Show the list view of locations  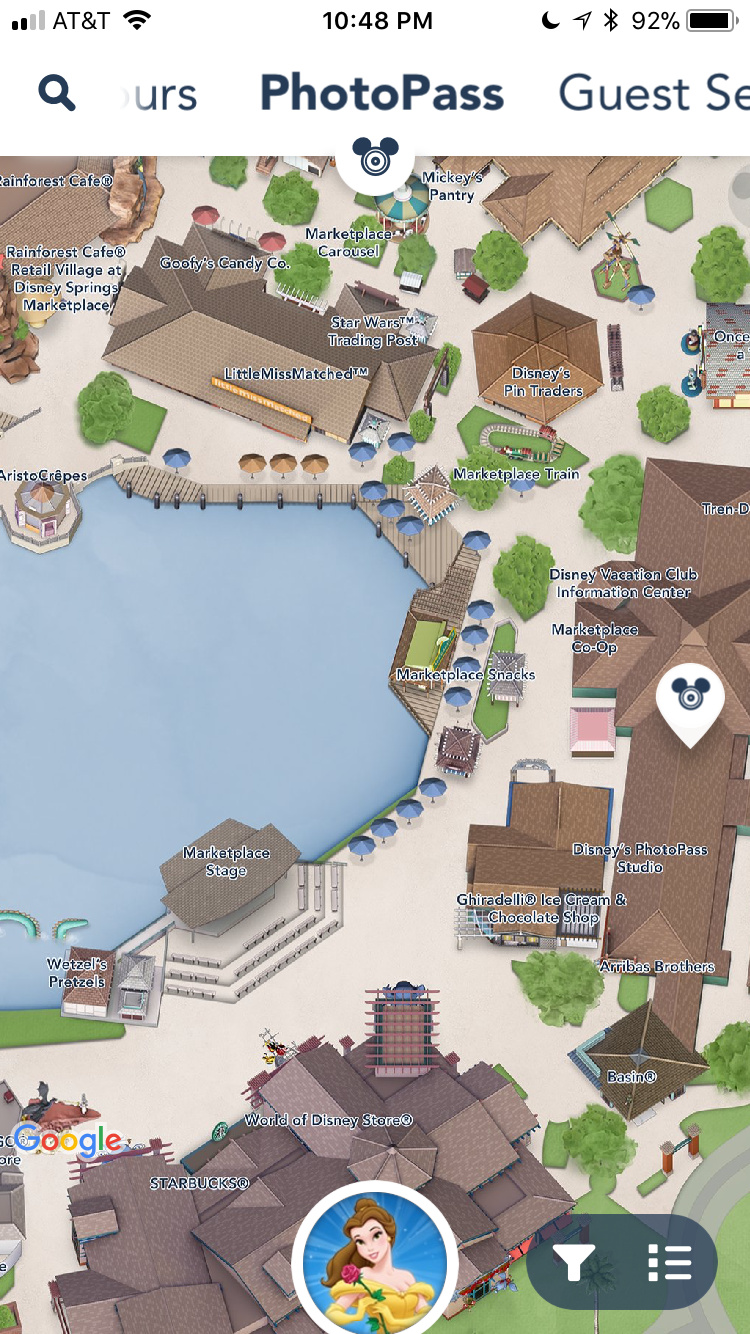click(x=669, y=1262)
